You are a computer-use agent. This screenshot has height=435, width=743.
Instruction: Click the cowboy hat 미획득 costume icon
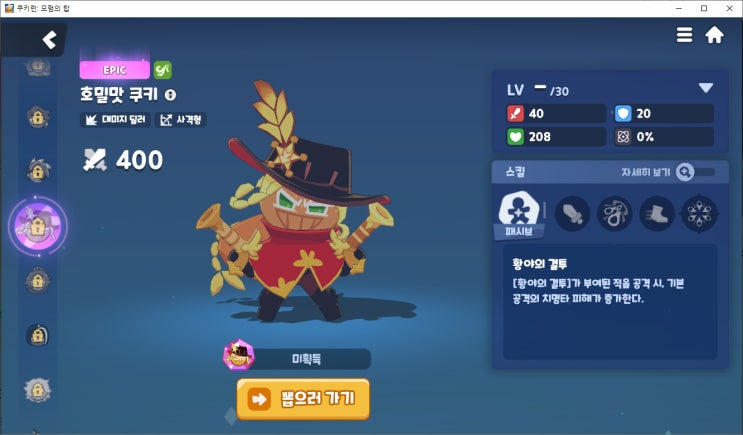(x=238, y=355)
